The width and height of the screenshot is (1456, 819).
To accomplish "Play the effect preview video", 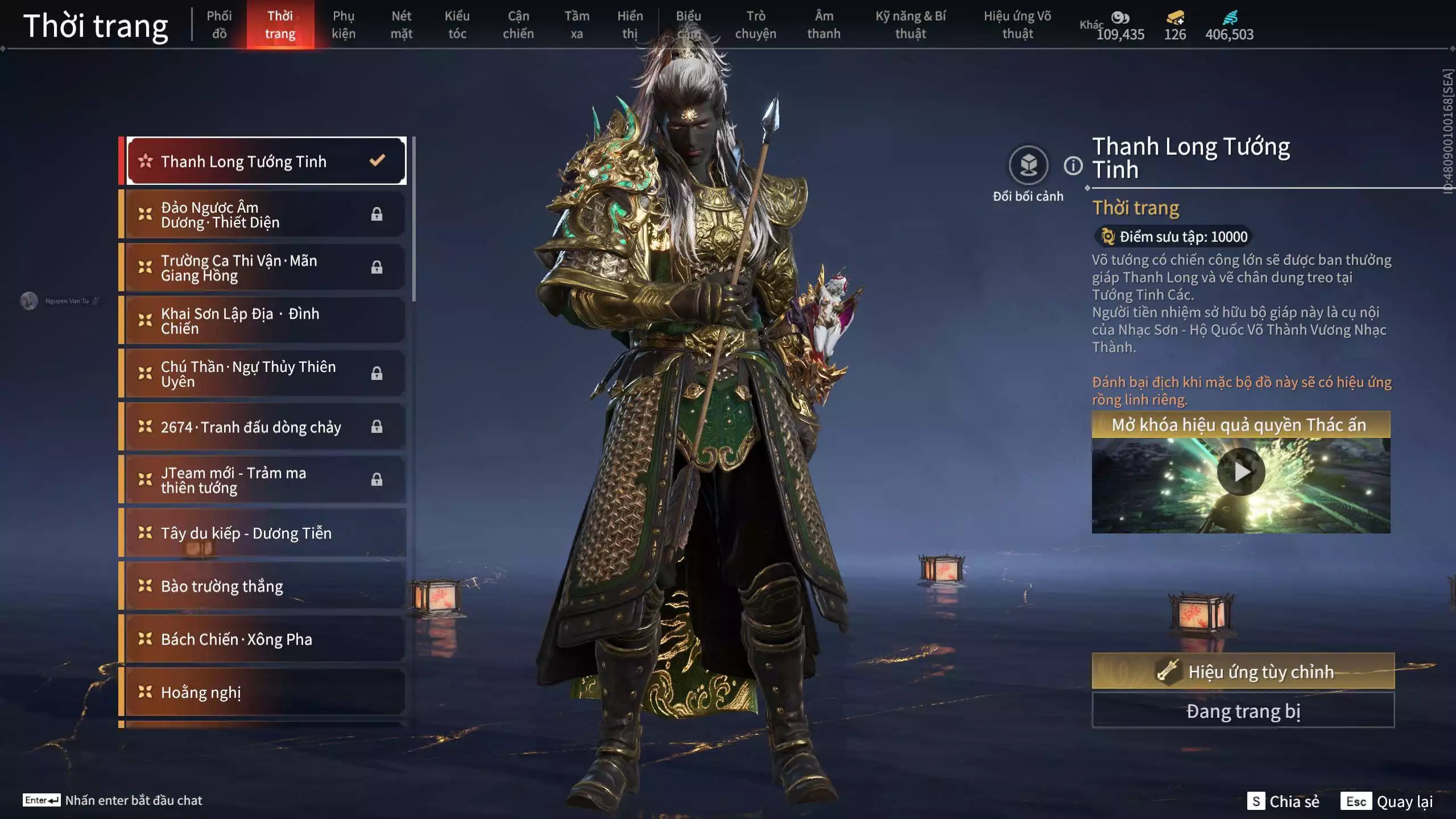I will point(1240,472).
